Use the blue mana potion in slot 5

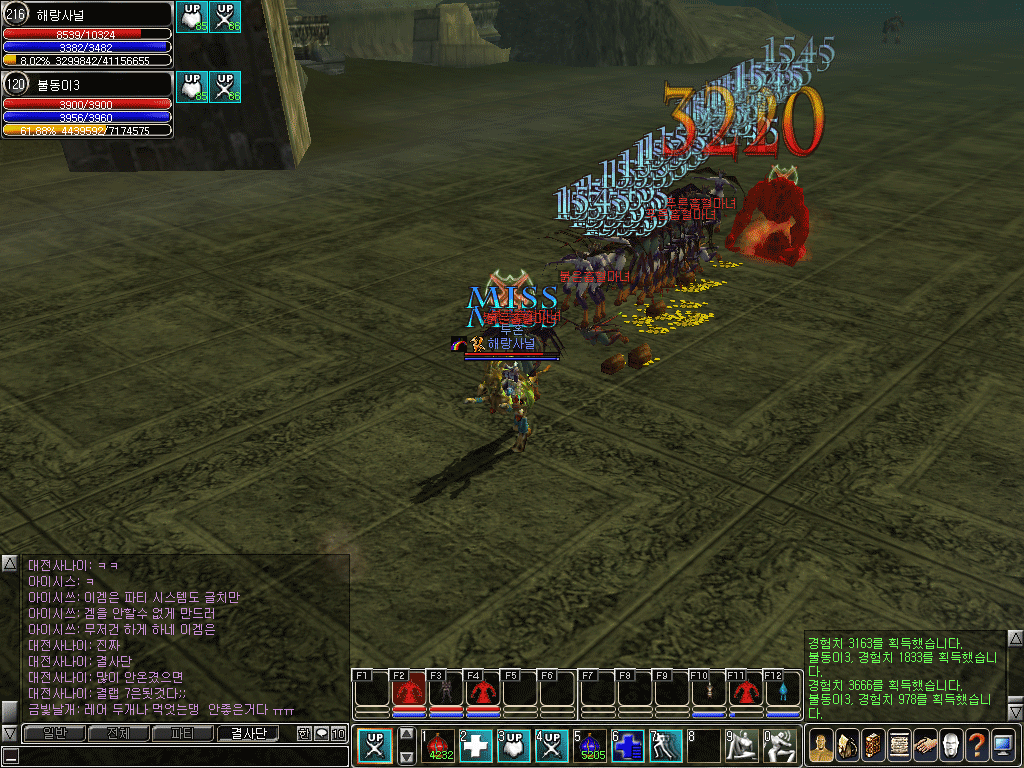pos(591,746)
